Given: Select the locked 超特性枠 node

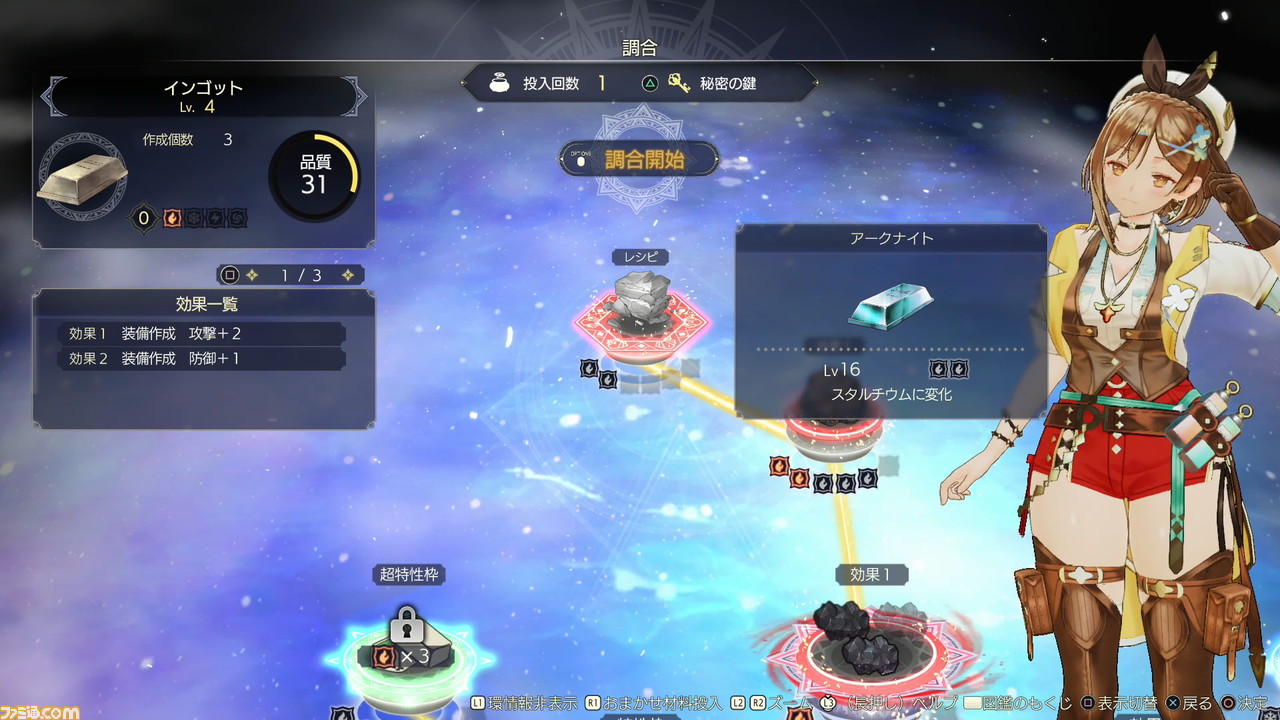Looking at the screenshot, I should (x=406, y=650).
